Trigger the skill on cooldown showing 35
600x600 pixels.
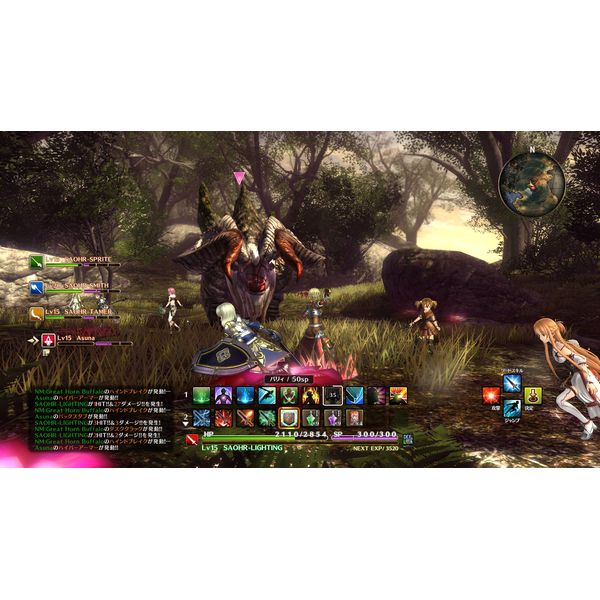(332, 395)
